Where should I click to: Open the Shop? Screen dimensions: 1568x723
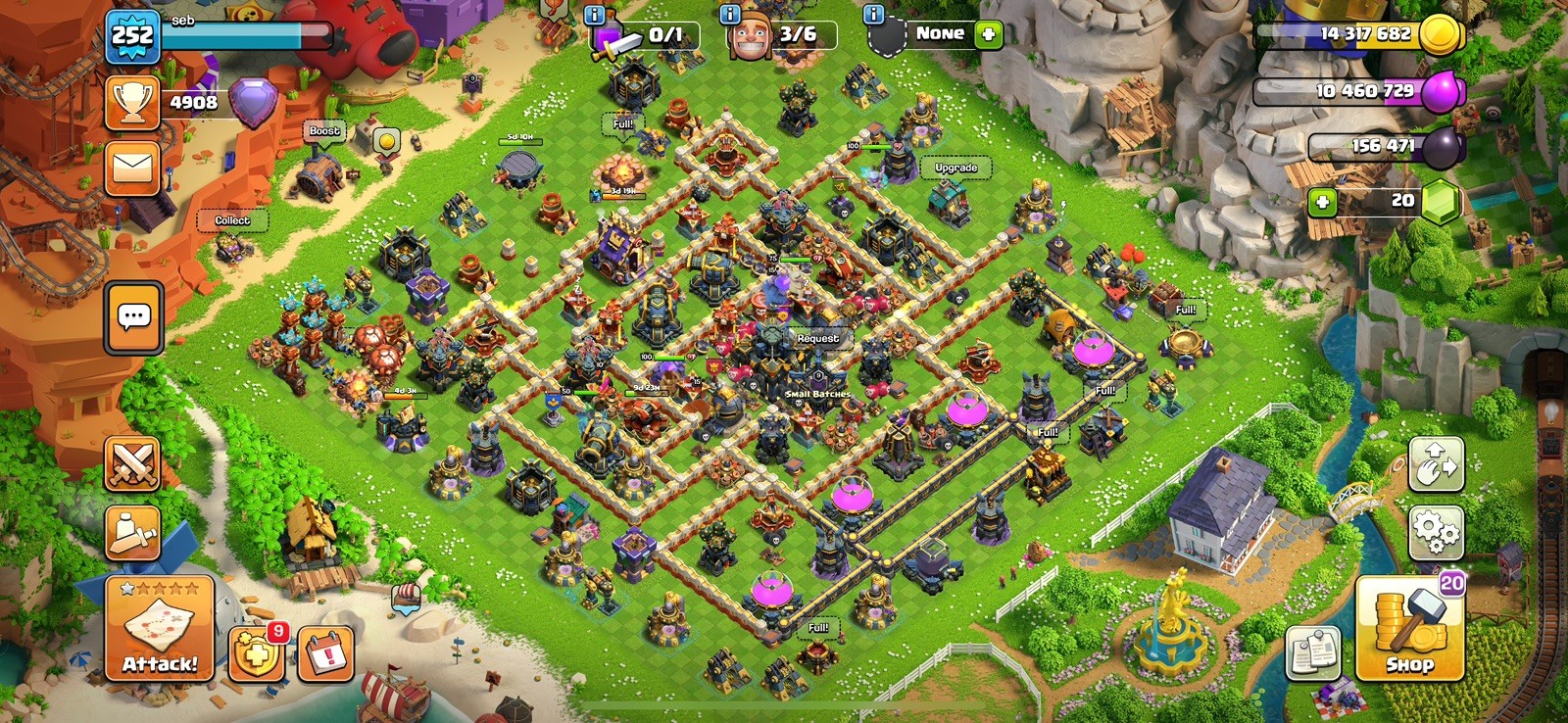pos(1409,629)
